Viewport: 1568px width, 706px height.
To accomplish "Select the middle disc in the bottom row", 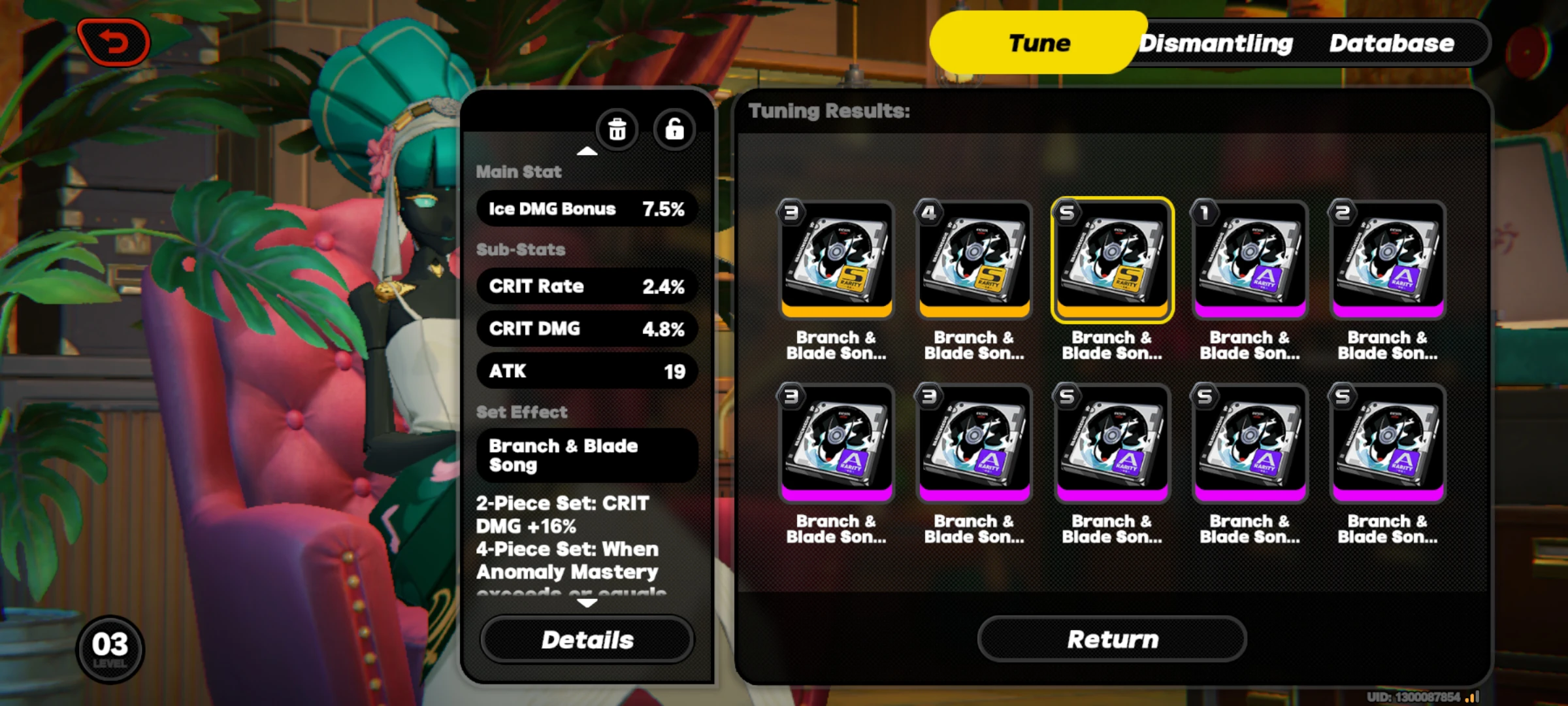I will [x=1112, y=442].
